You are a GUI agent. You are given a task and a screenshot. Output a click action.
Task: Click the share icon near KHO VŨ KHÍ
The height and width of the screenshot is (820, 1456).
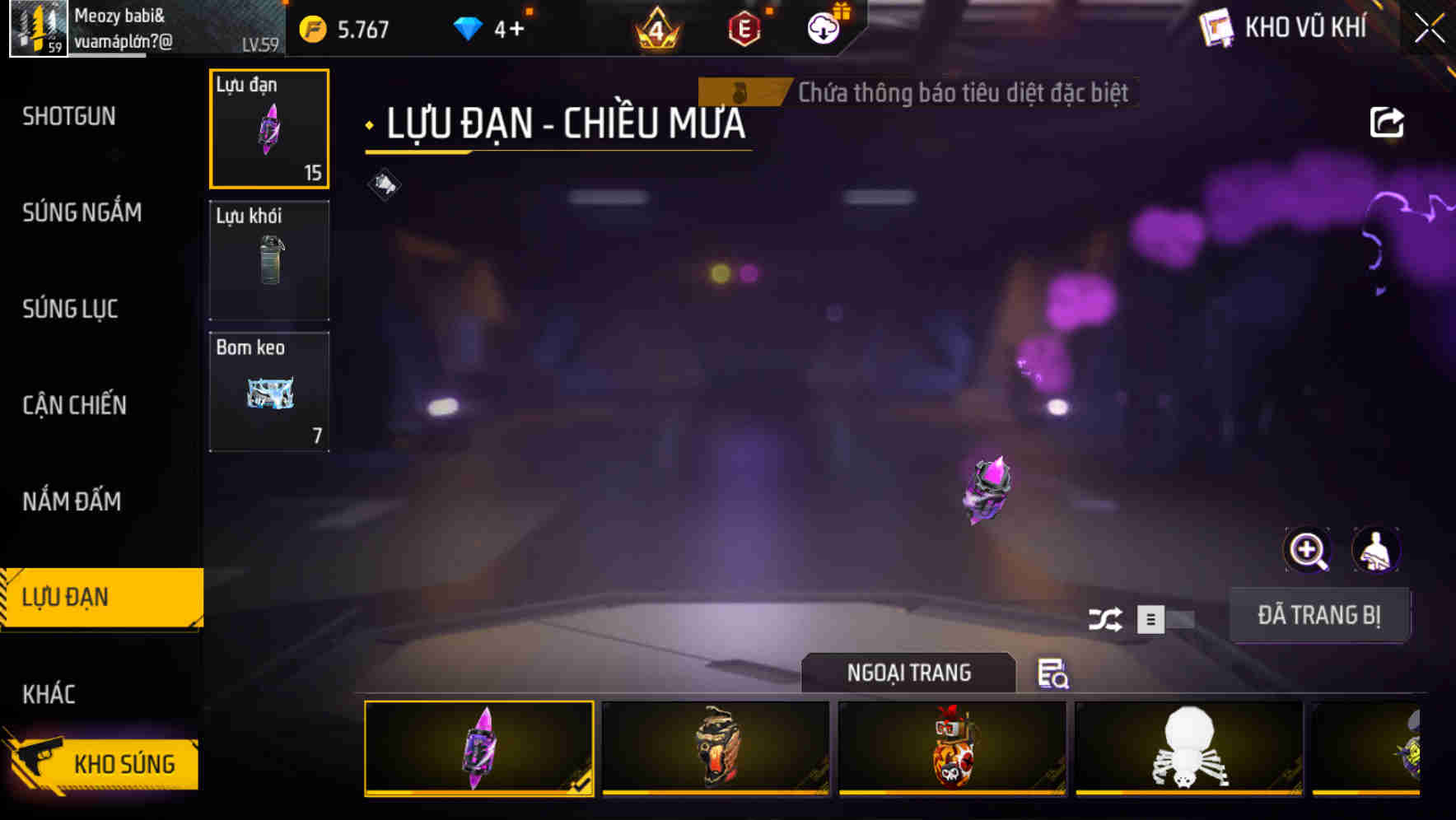1388,121
